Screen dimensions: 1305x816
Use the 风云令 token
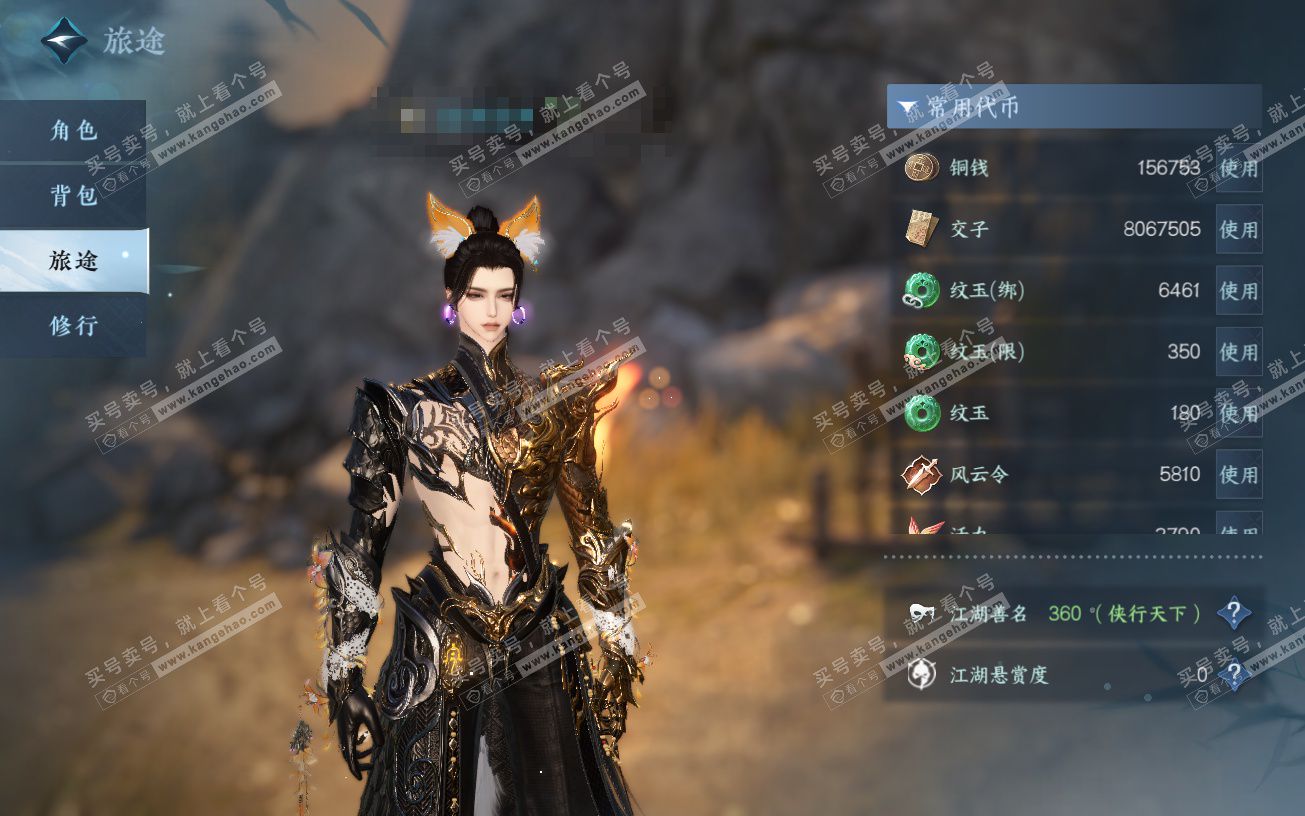[x=1238, y=474]
